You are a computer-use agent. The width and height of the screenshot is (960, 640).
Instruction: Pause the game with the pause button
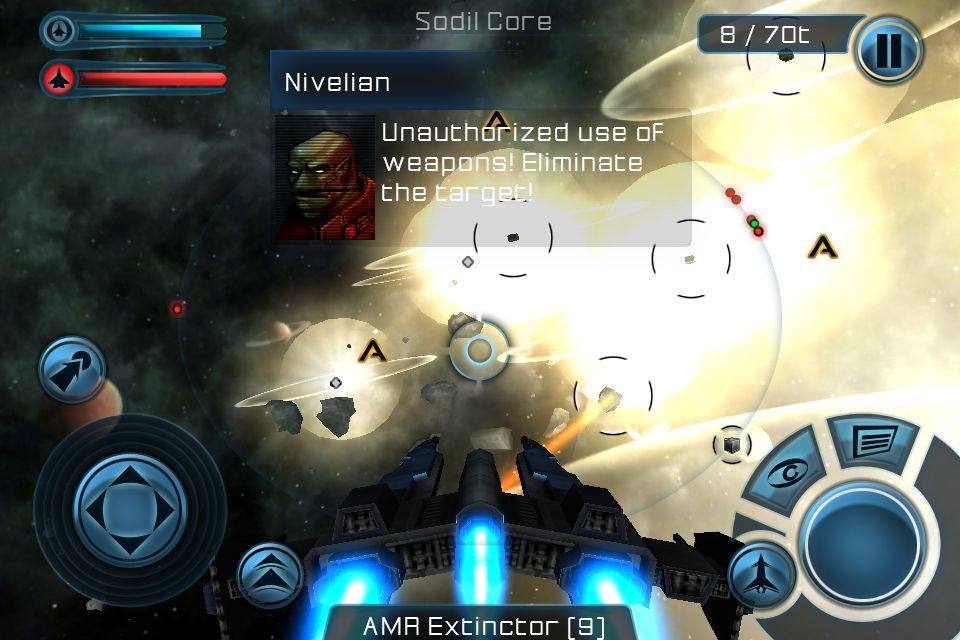[x=887, y=50]
